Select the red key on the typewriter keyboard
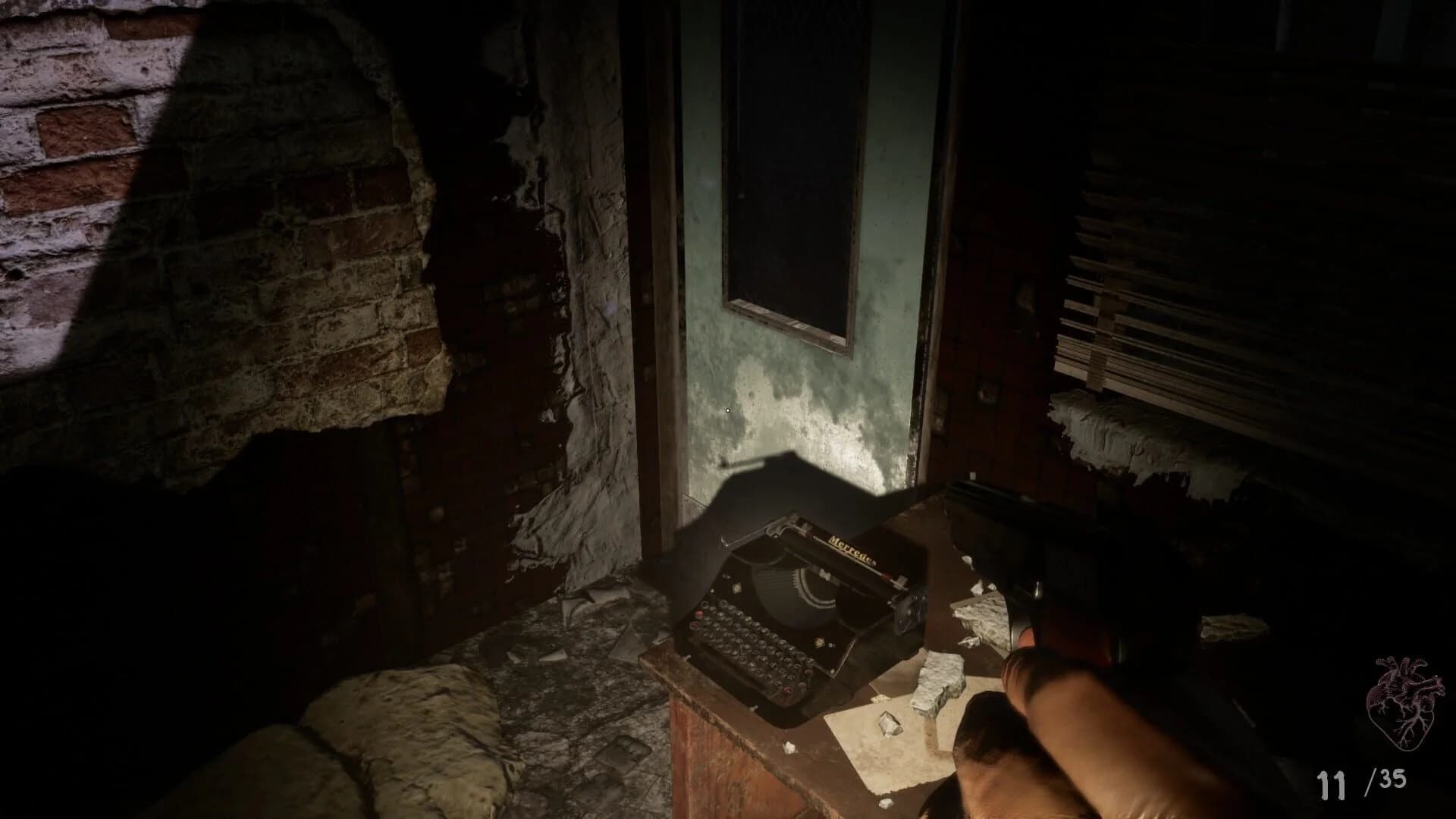This screenshot has height=819, width=1456. click(x=699, y=613)
